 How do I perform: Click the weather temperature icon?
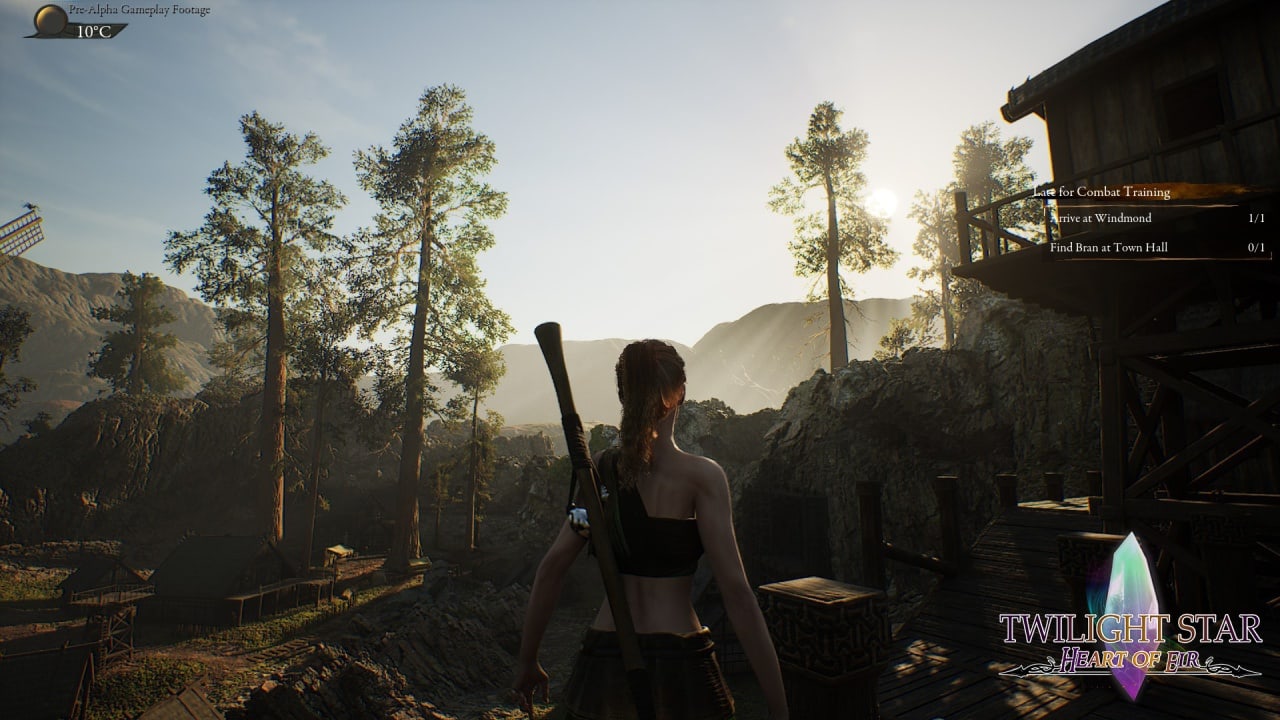coord(50,19)
